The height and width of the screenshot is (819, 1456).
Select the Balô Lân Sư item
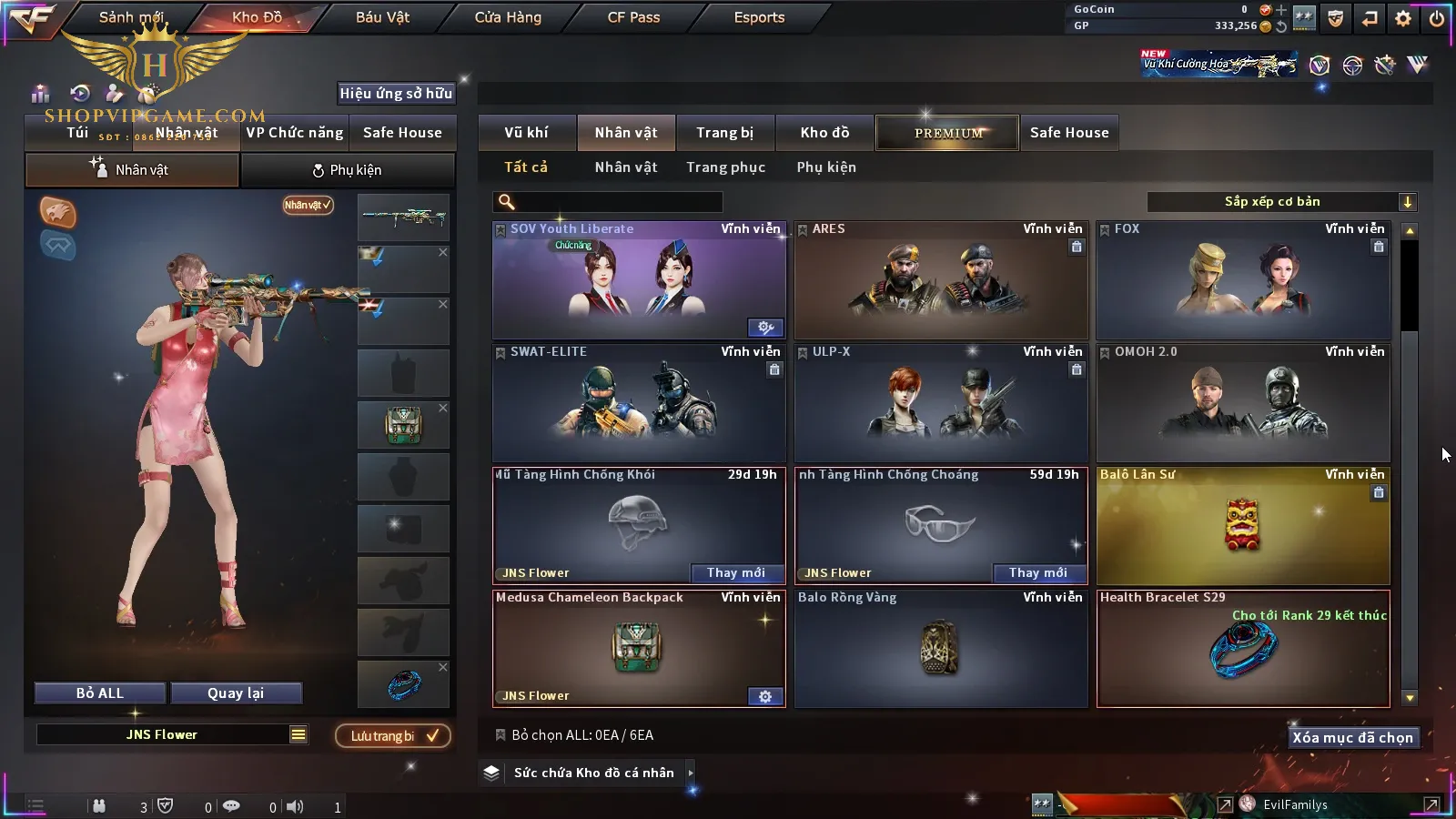pyautogui.click(x=1243, y=526)
